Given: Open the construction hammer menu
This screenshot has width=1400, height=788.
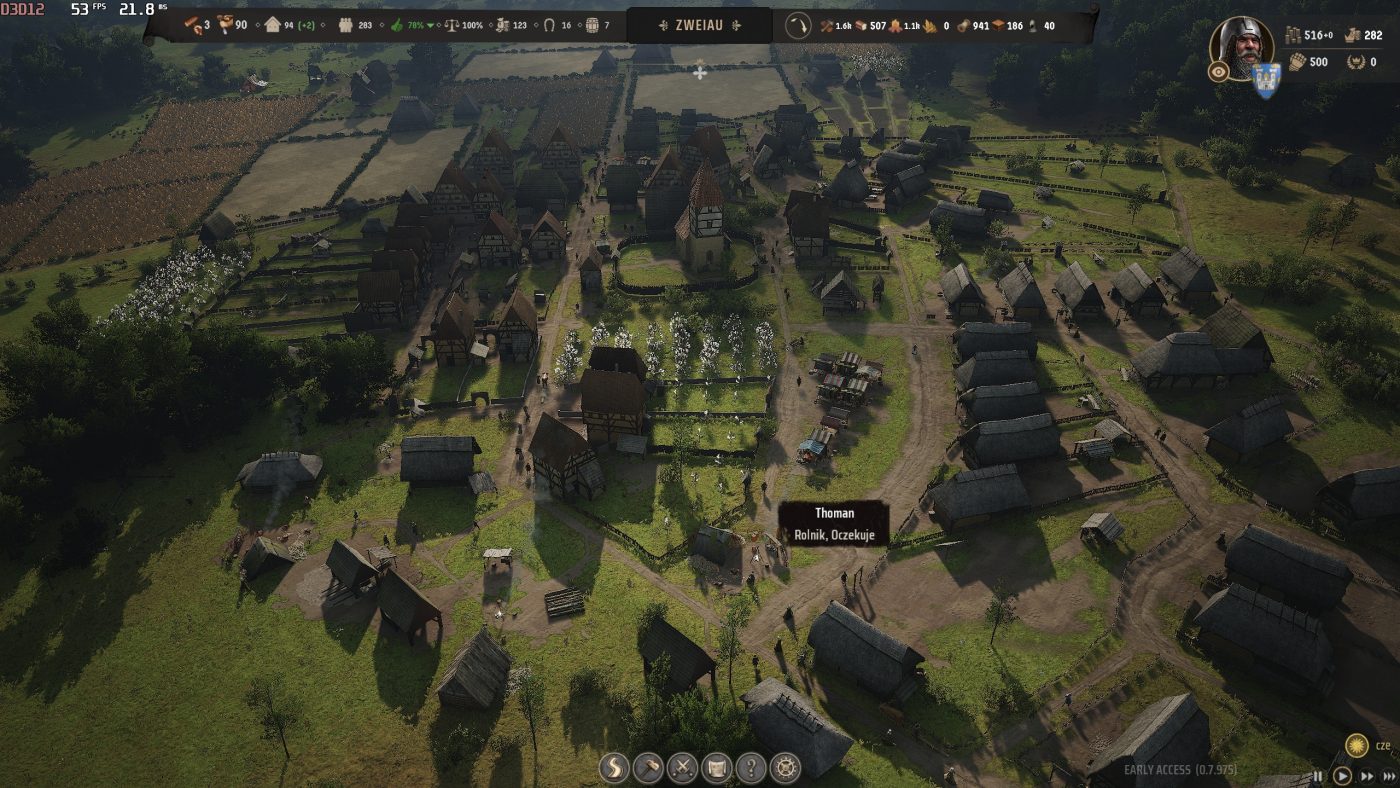Looking at the screenshot, I should [x=649, y=768].
